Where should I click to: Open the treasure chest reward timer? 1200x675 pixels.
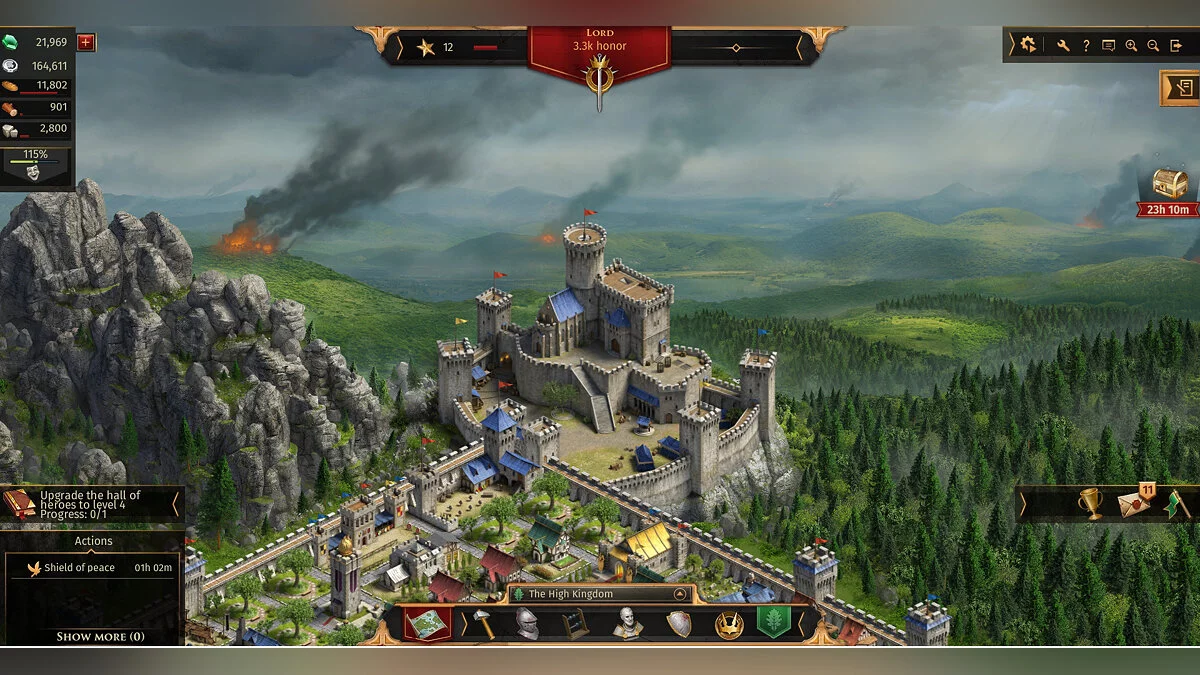[1170, 185]
